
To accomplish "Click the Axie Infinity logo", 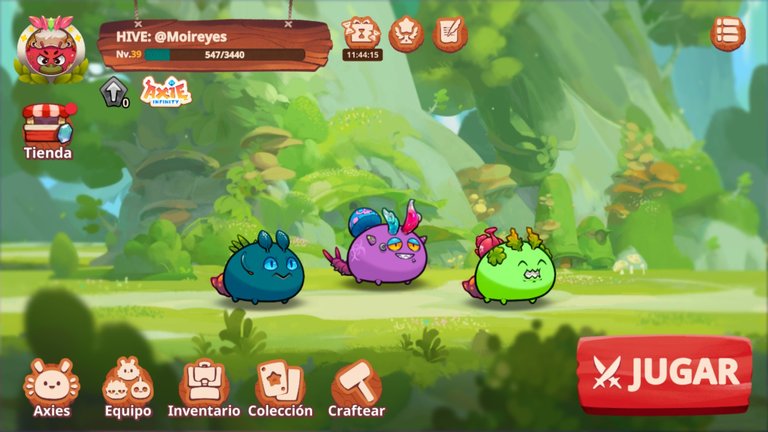I will click(x=167, y=92).
